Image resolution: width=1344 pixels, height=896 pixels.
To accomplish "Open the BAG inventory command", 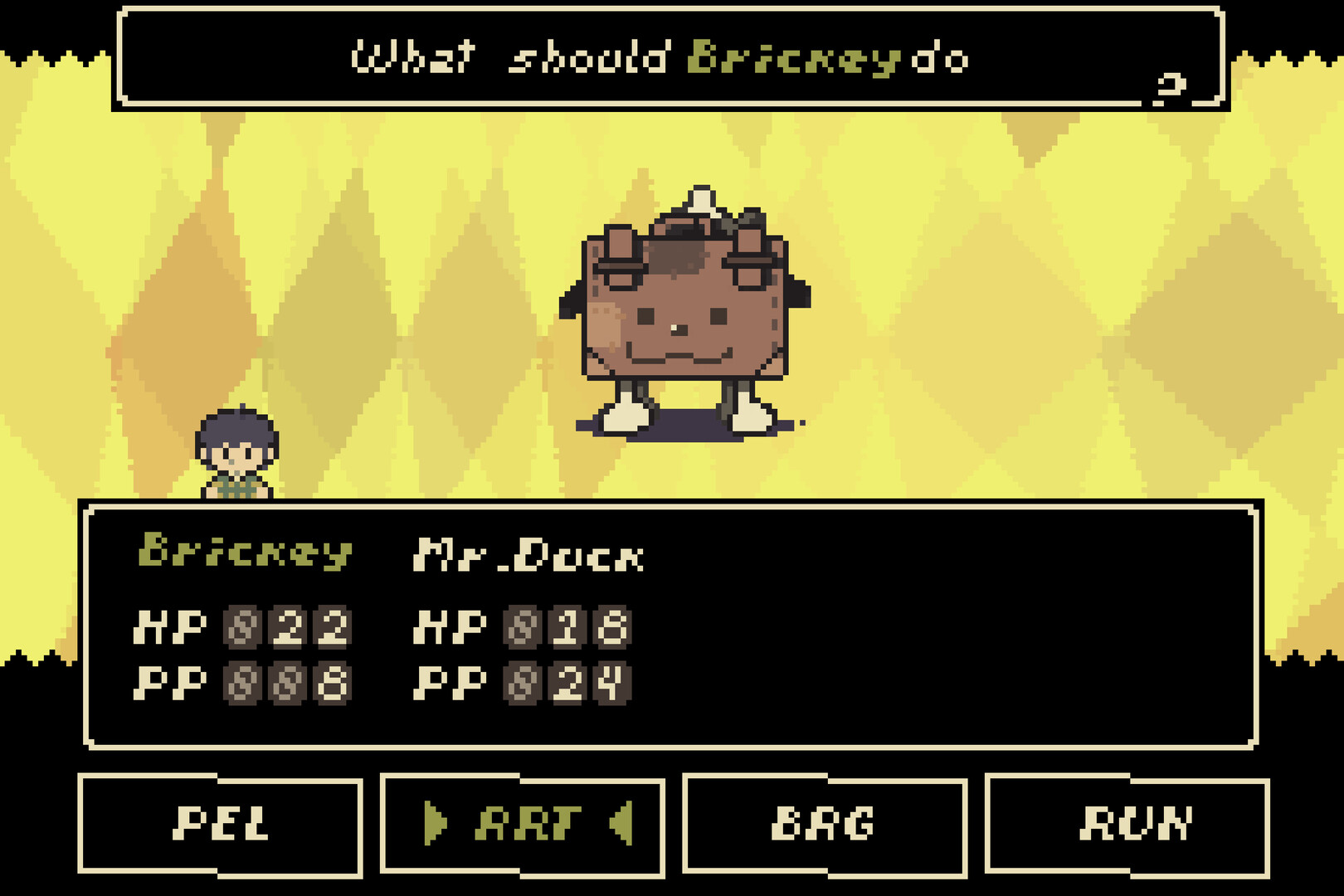I will 825,824.
